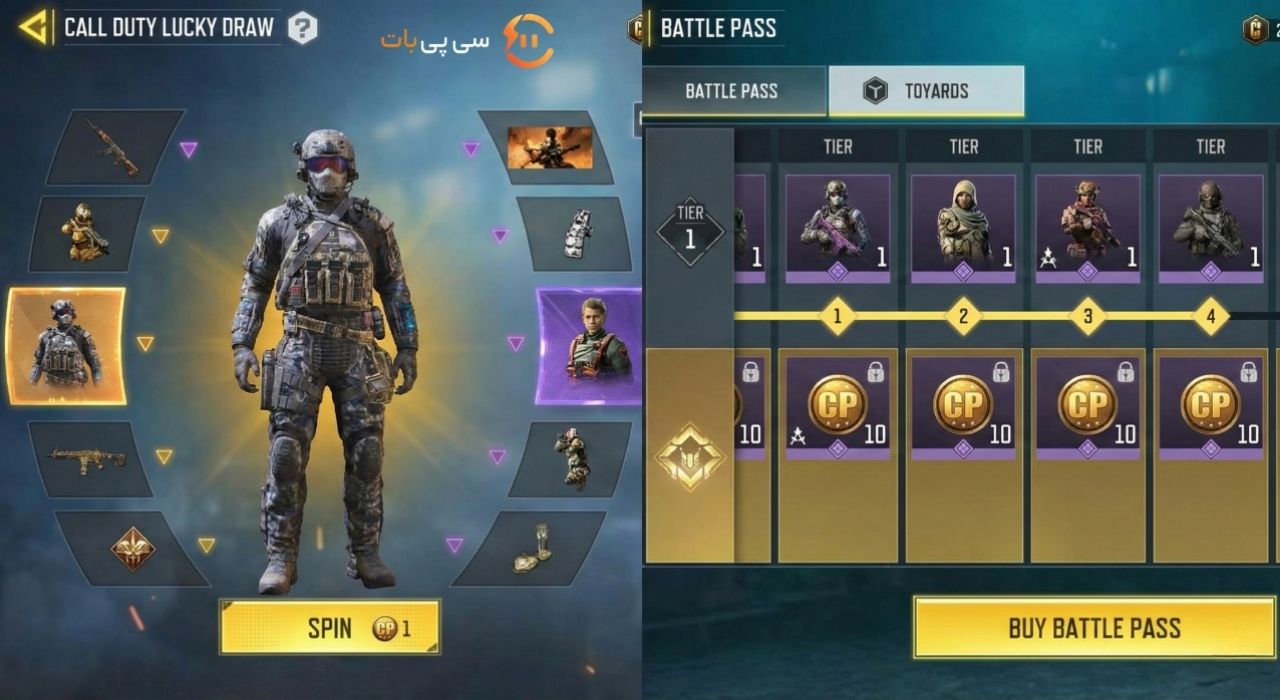
Task: Buy the Battle Pass
Action: point(1094,628)
